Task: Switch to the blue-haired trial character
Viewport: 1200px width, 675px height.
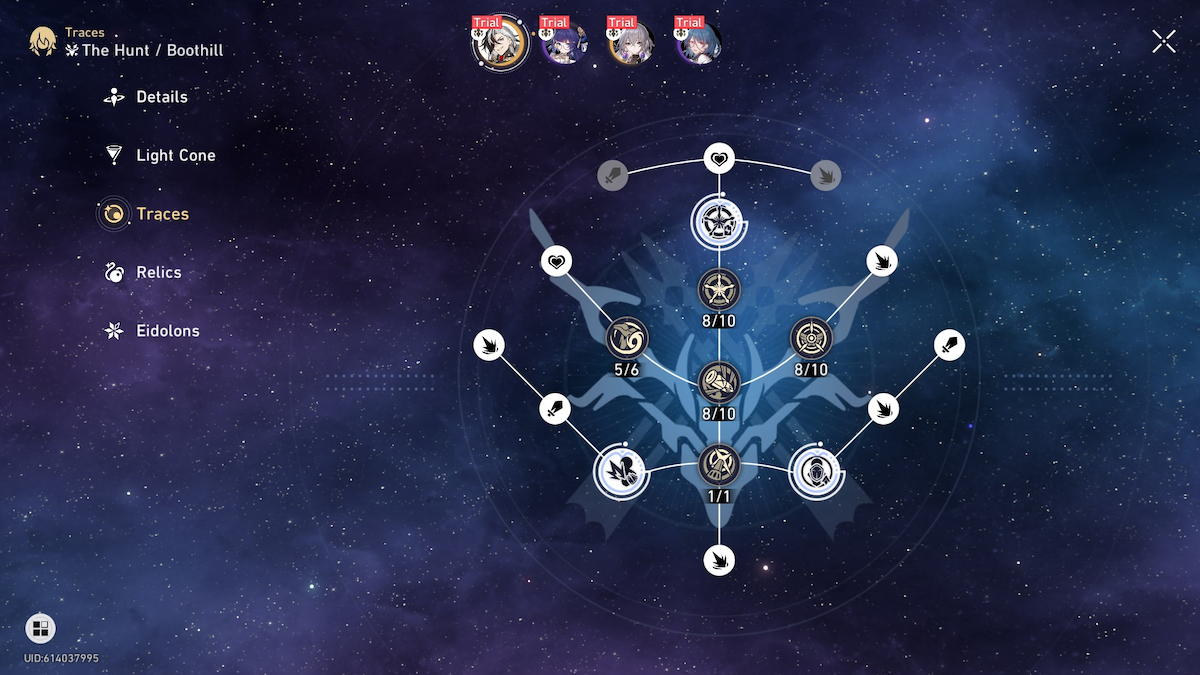Action: coord(698,42)
